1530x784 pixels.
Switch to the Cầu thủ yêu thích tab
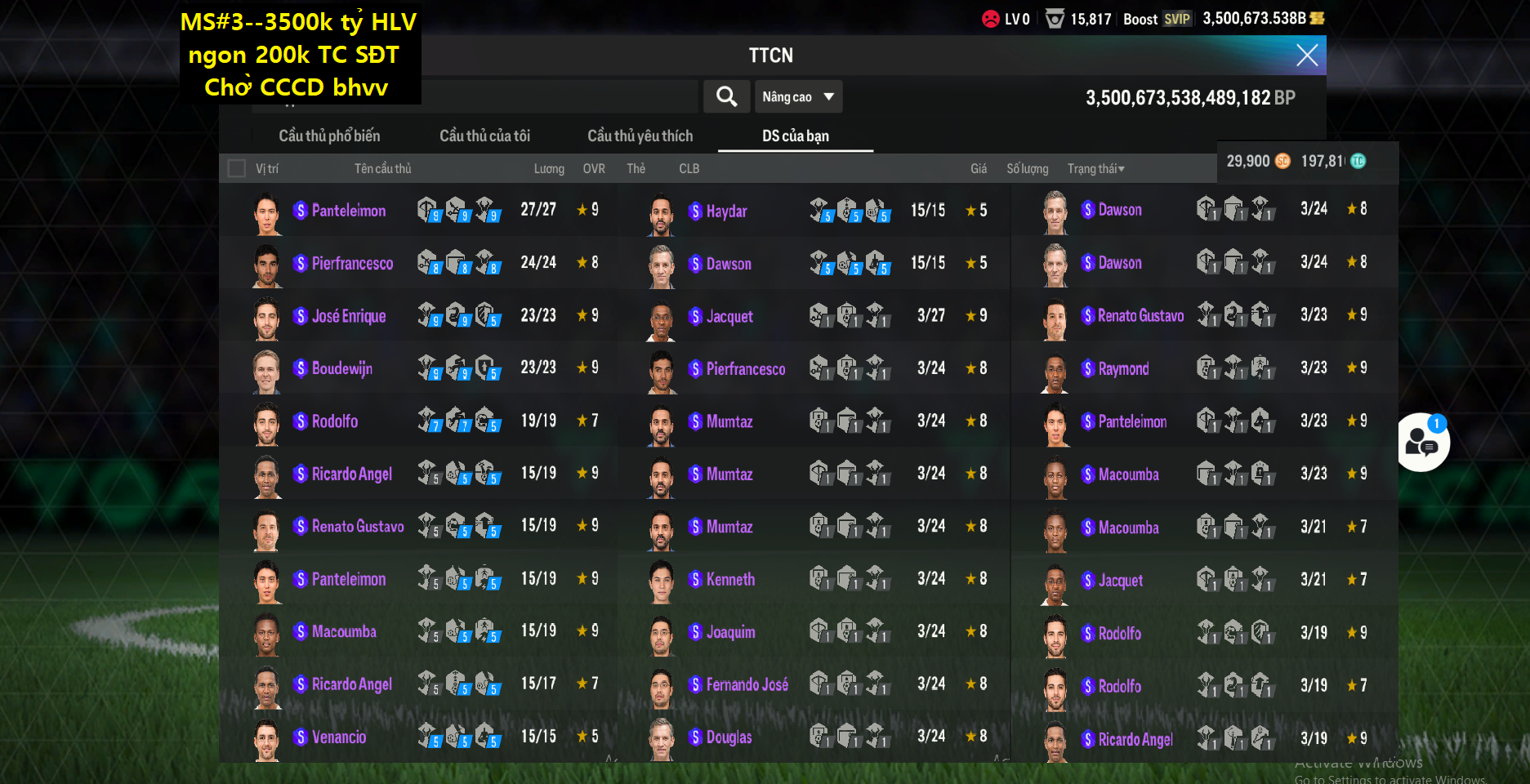[640, 136]
